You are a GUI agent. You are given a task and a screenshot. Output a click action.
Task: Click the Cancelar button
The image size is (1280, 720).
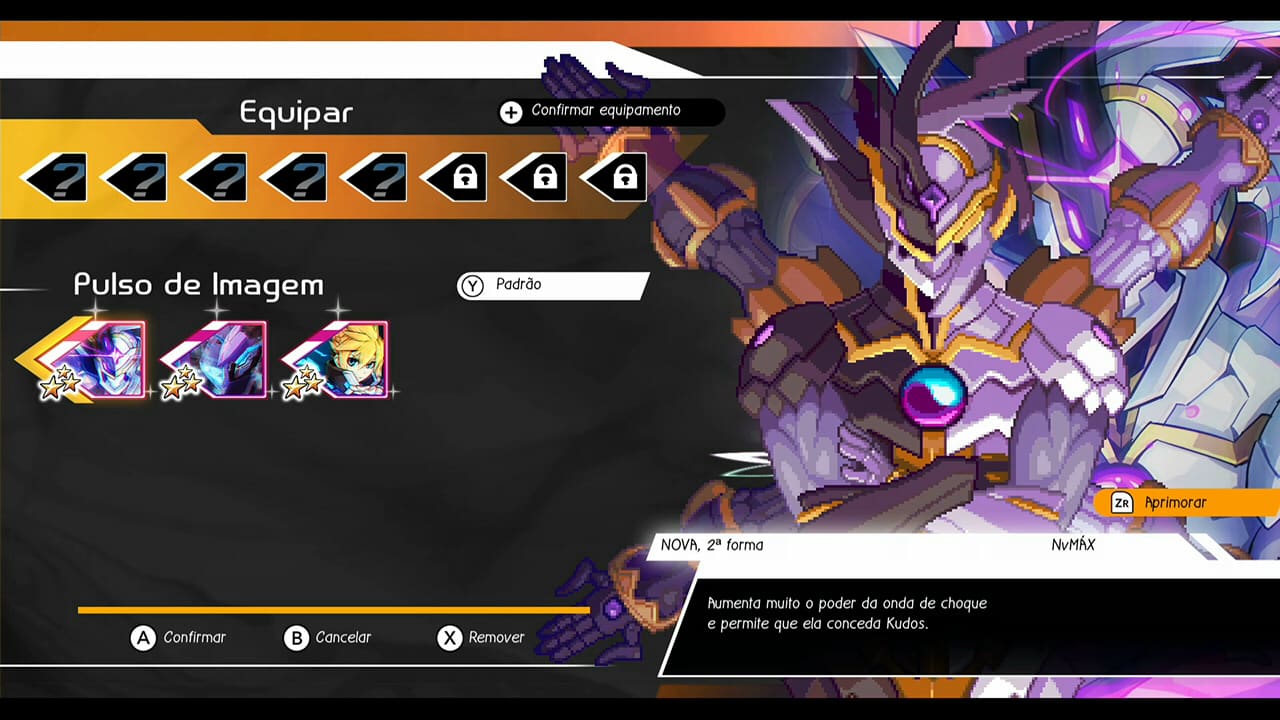[x=330, y=638]
